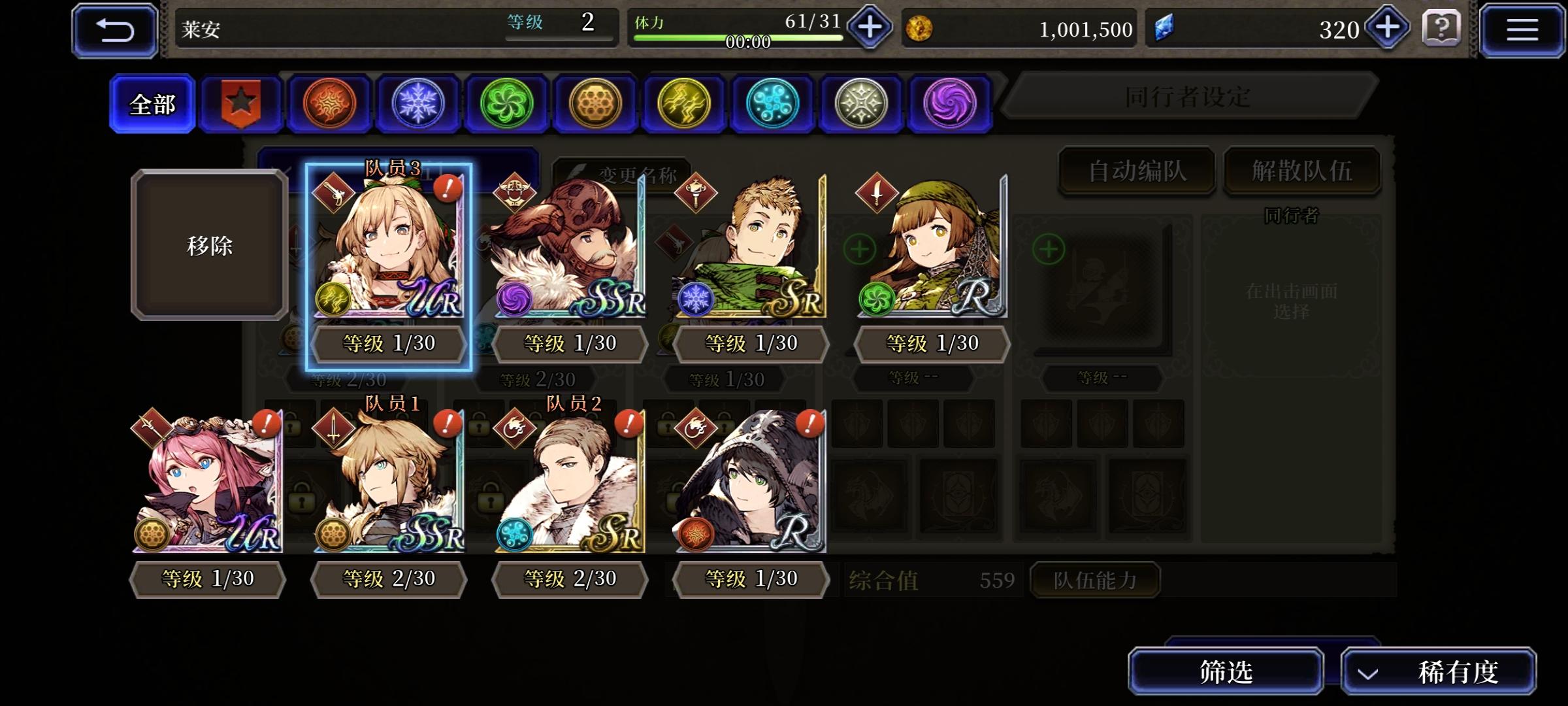Click the back arrow at top left
This screenshot has width=1568, height=706.
115,29
